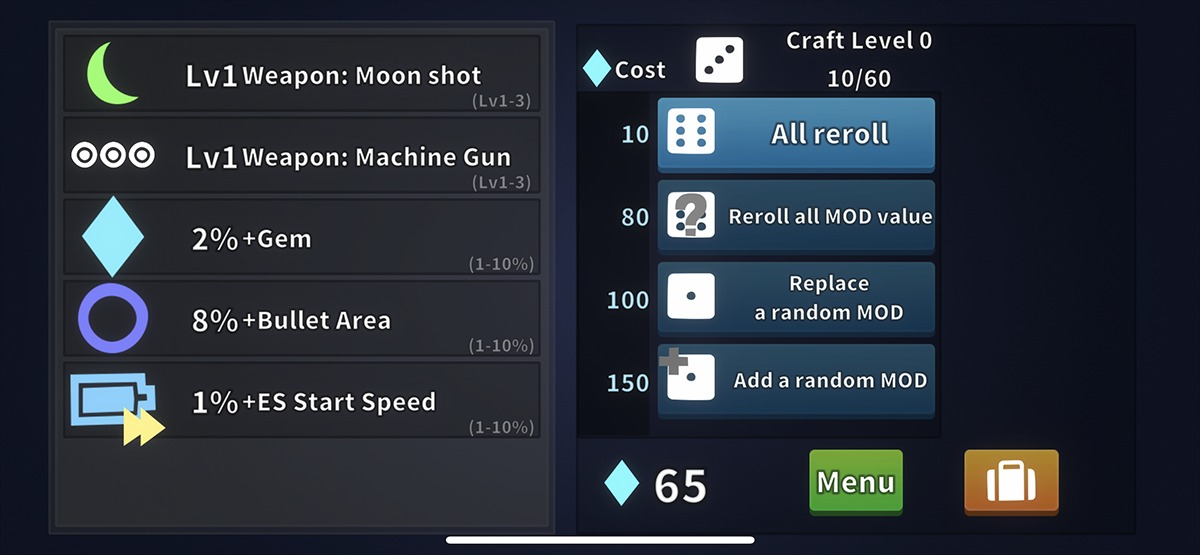The height and width of the screenshot is (555, 1200).
Task: Click the All reroll button
Action: (x=796, y=135)
